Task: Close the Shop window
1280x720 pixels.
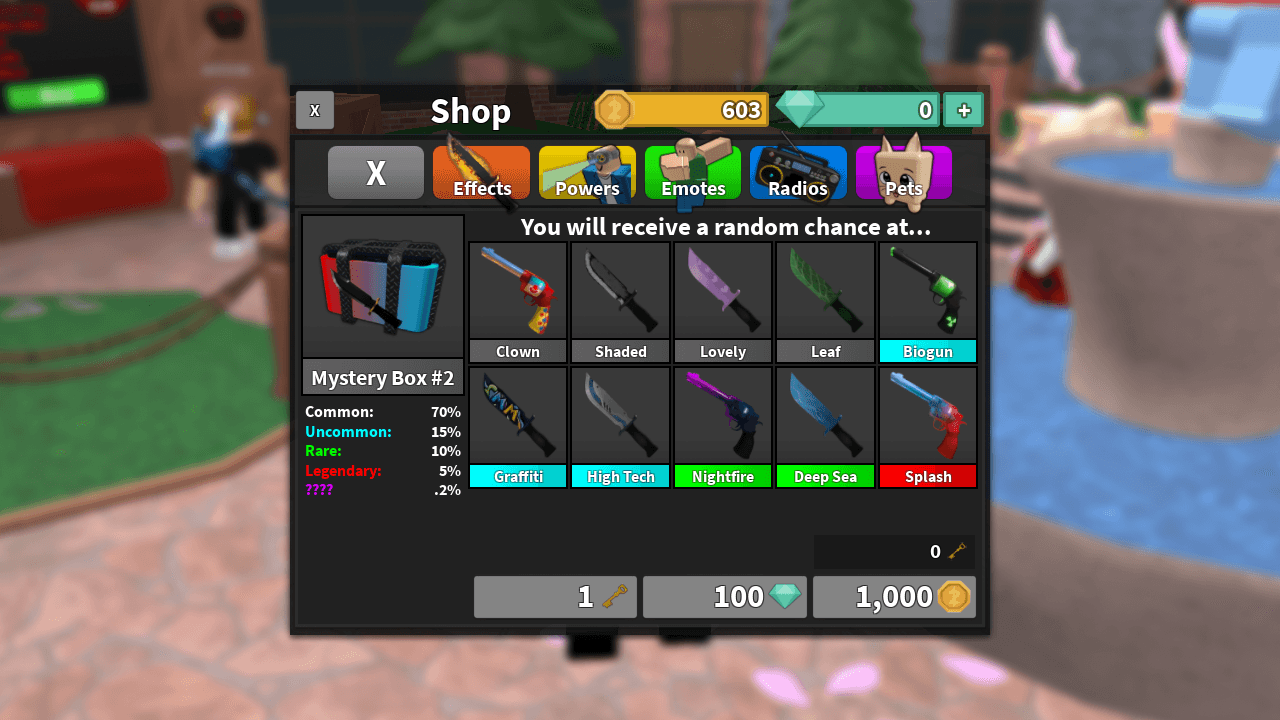Action: click(314, 110)
